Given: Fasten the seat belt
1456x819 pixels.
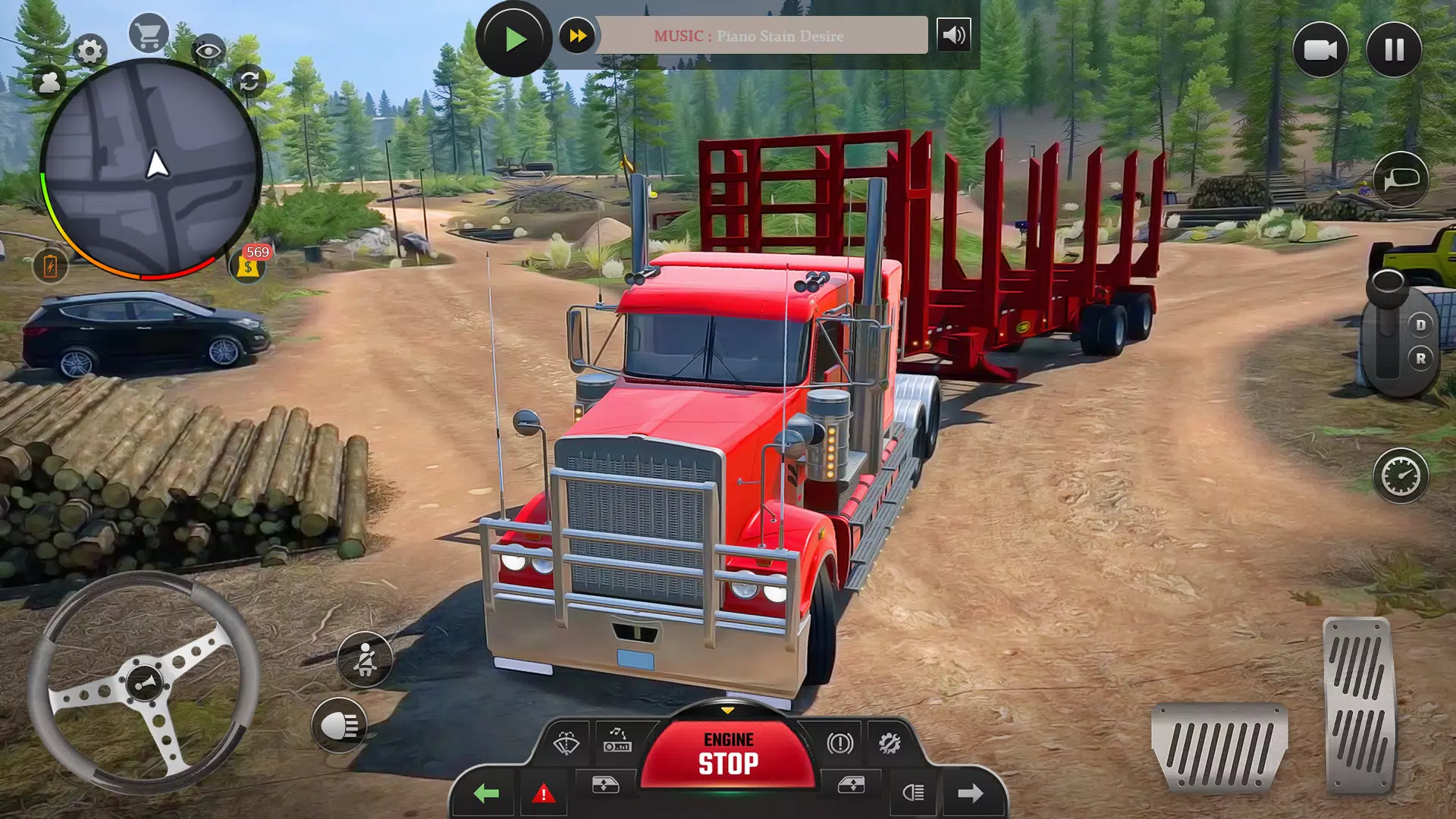Looking at the screenshot, I should [365, 659].
